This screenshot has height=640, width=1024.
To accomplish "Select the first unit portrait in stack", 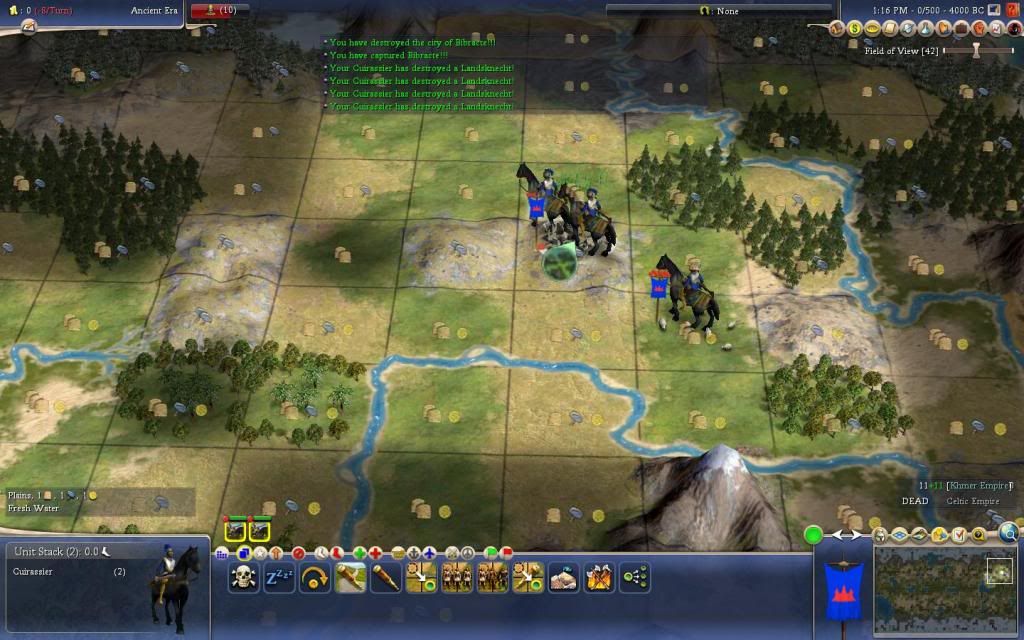I will point(236,530).
